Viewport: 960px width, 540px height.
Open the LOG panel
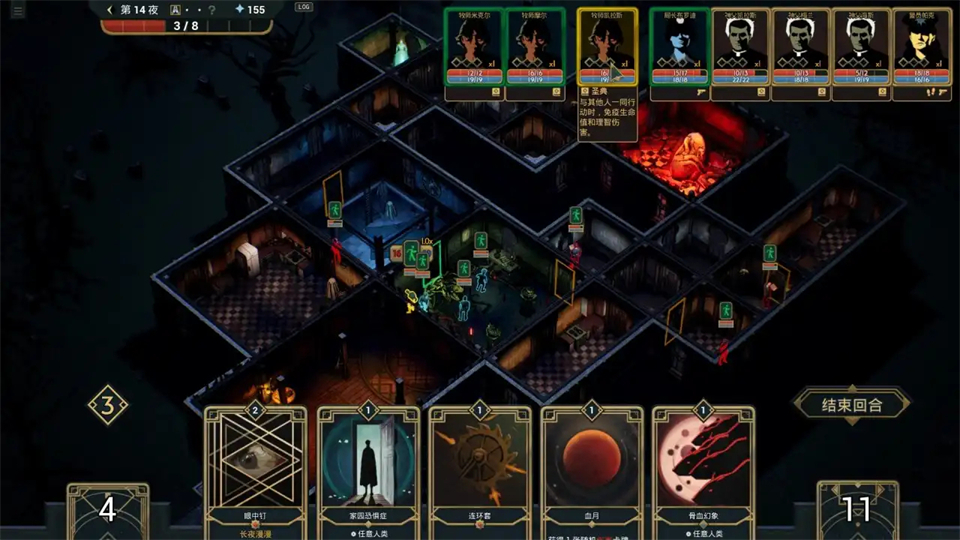pos(304,7)
